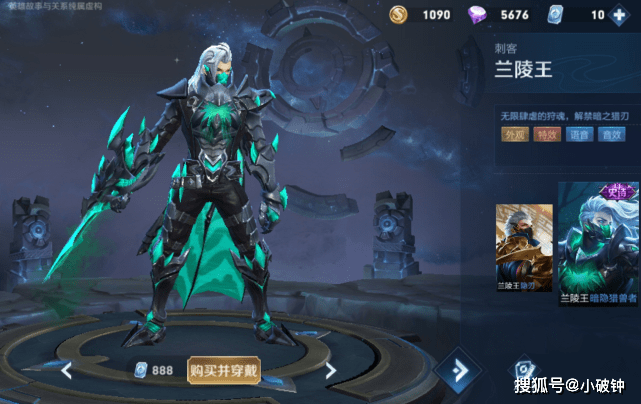Select the 外观 appearance tag

[x=514, y=135]
